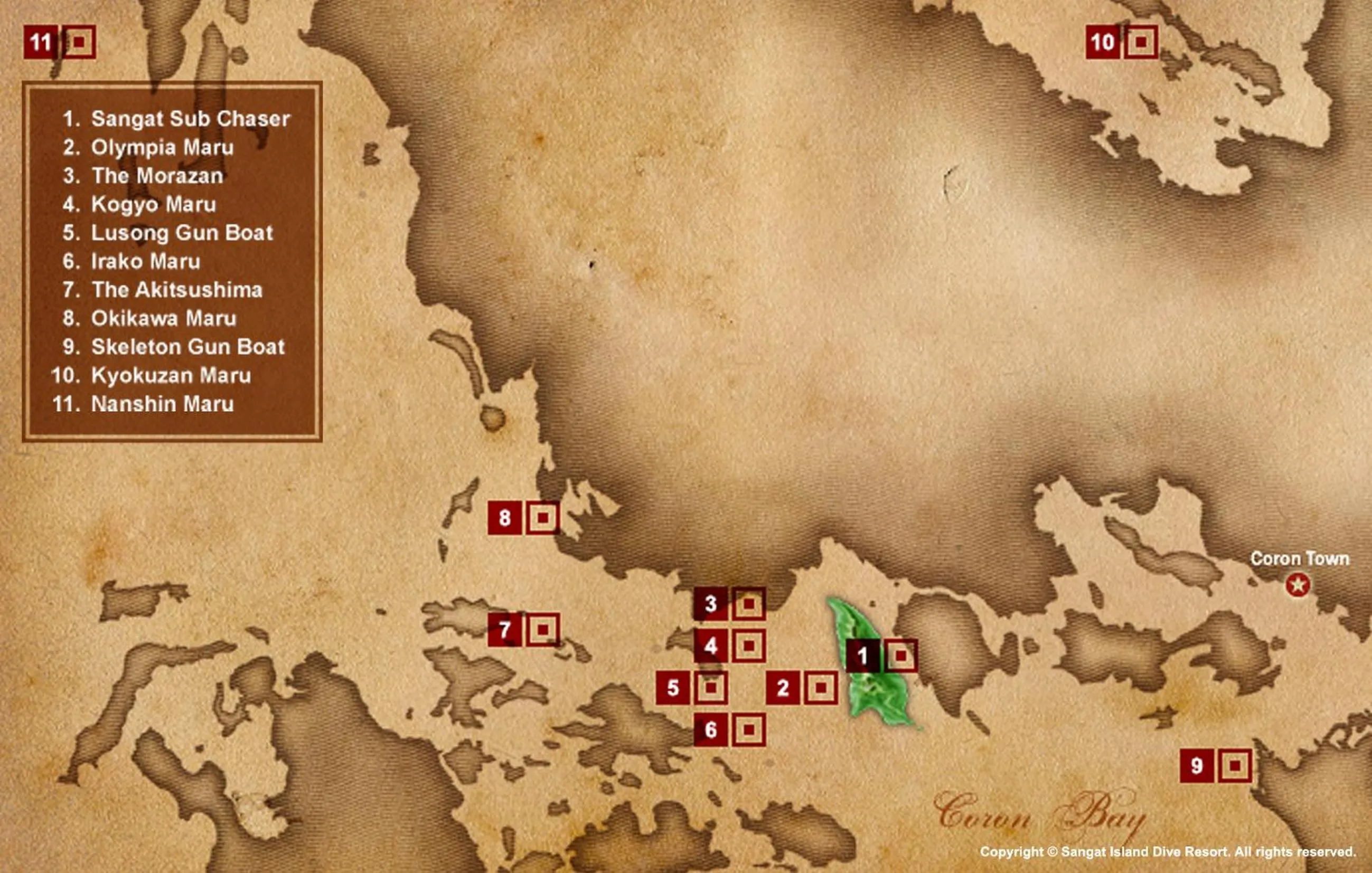The image size is (1372, 873).
Task: Click The Morazan legend entry
Action: click(157, 176)
